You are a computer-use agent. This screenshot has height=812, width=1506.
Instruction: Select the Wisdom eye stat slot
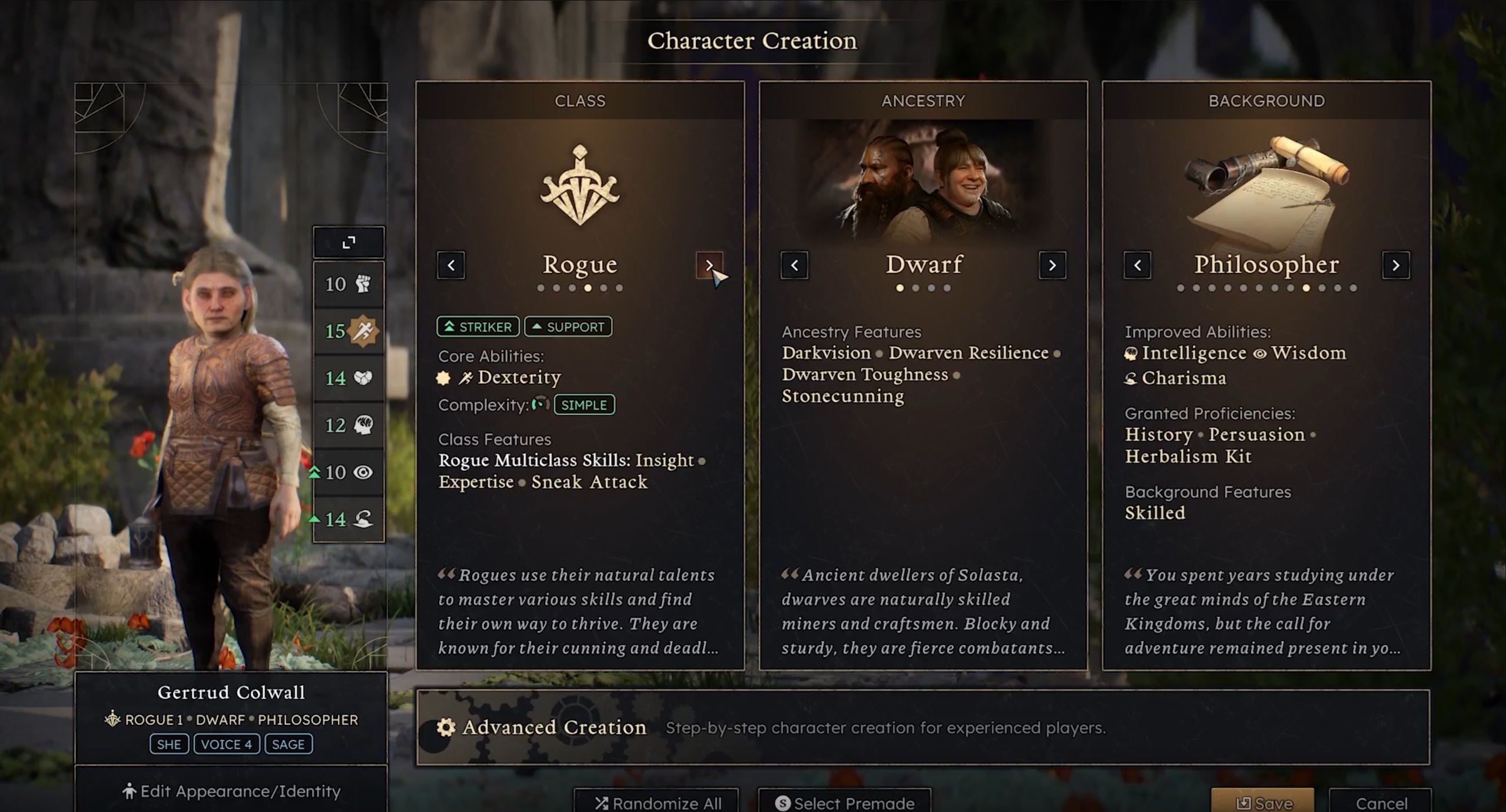[x=349, y=472]
